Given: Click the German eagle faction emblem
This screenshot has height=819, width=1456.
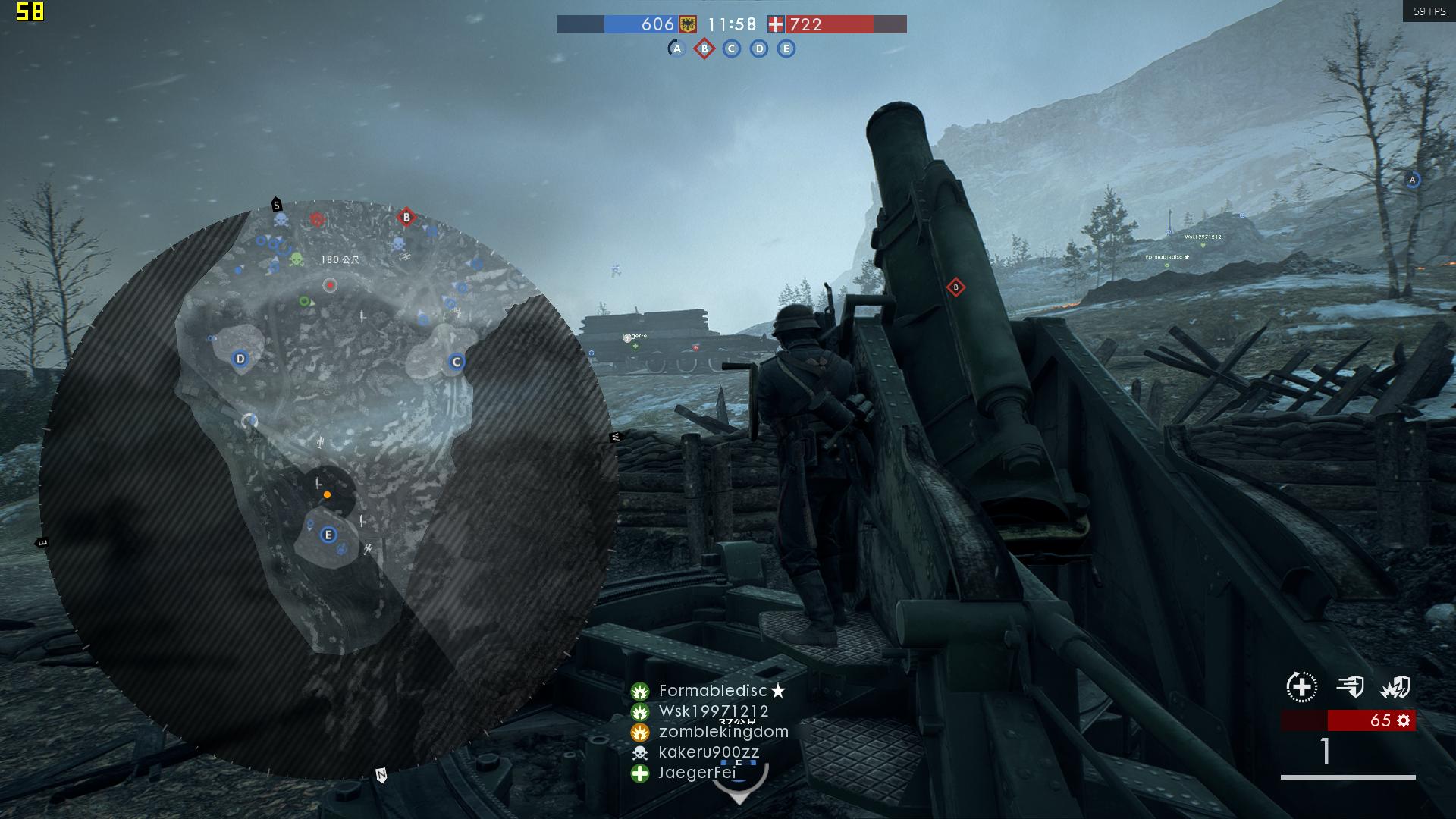Looking at the screenshot, I should click(x=687, y=24).
